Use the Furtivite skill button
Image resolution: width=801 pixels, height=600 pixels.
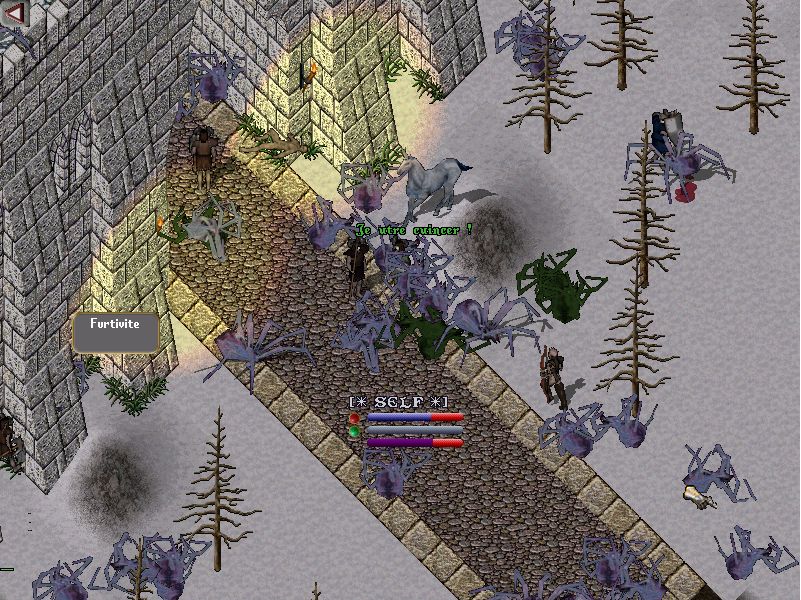[x=116, y=332]
